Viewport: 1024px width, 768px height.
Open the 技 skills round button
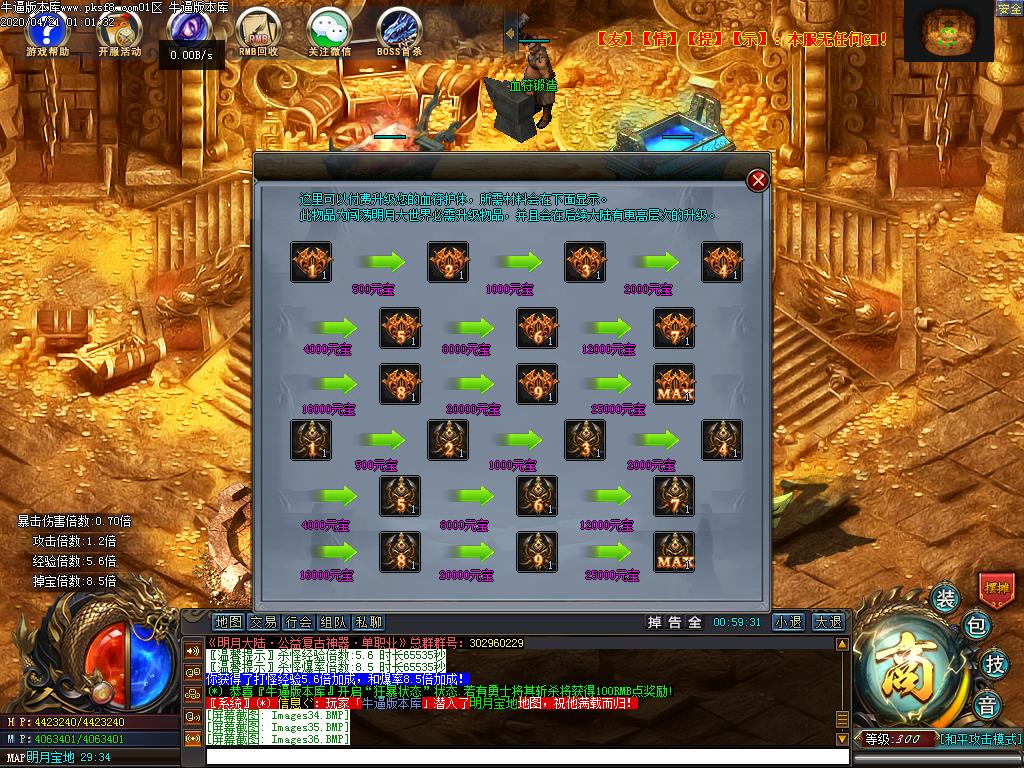[x=993, y=663]
